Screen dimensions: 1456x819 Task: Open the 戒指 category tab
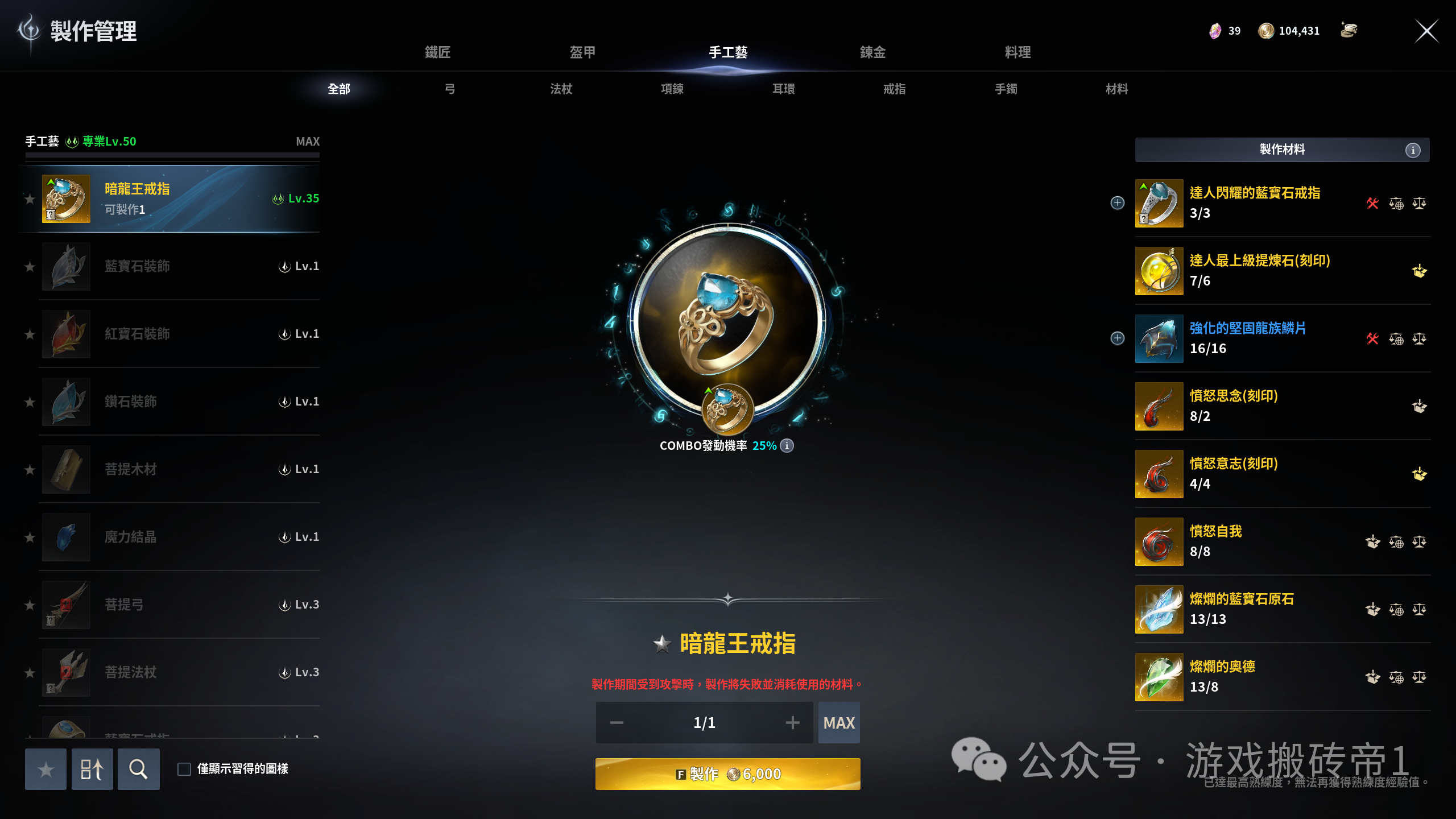coord(894,89)
